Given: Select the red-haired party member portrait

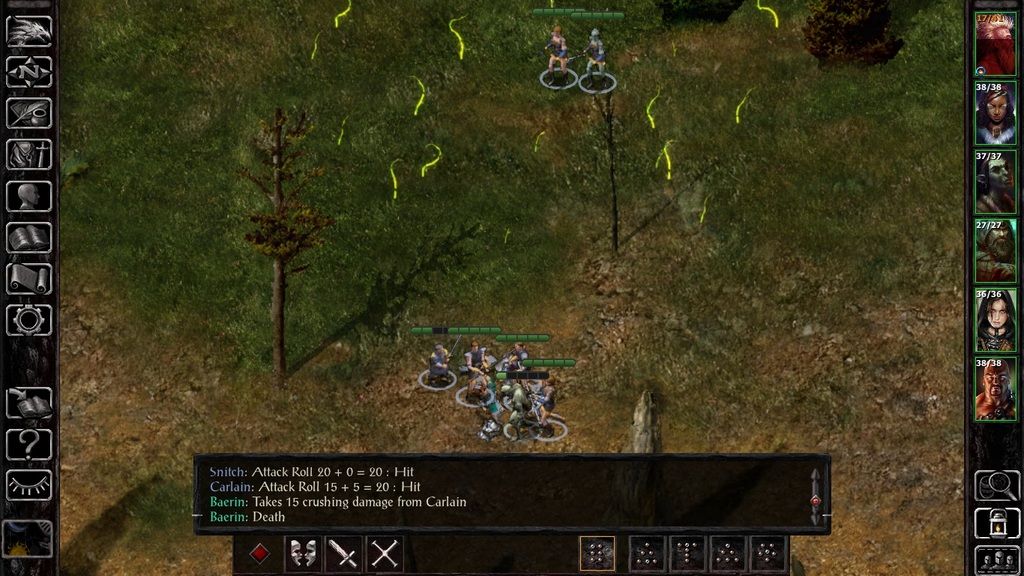Looking at the screenshot, I should 995,44.
